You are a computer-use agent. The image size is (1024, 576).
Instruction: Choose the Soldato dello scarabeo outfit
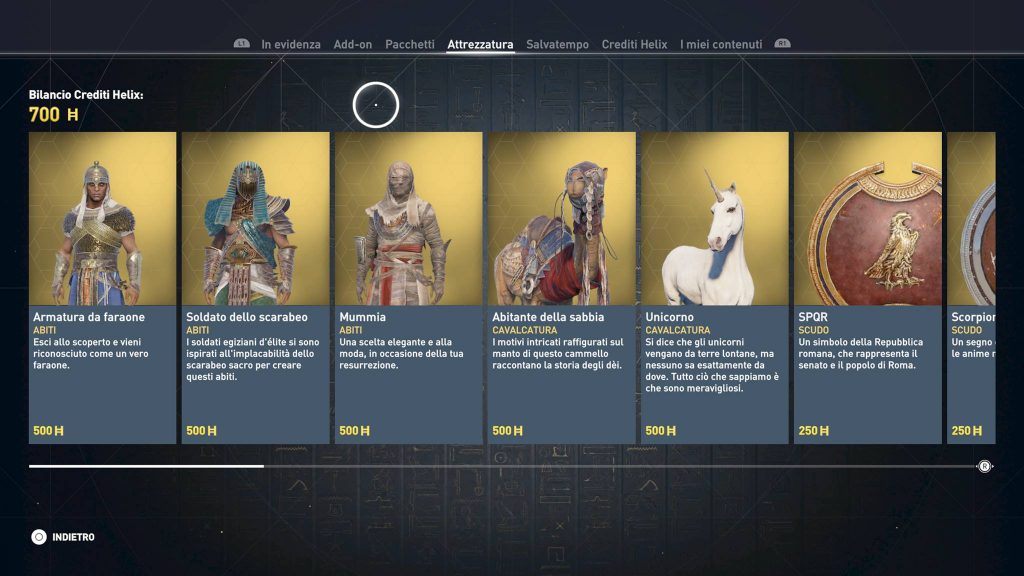click(x=255, y=288)
